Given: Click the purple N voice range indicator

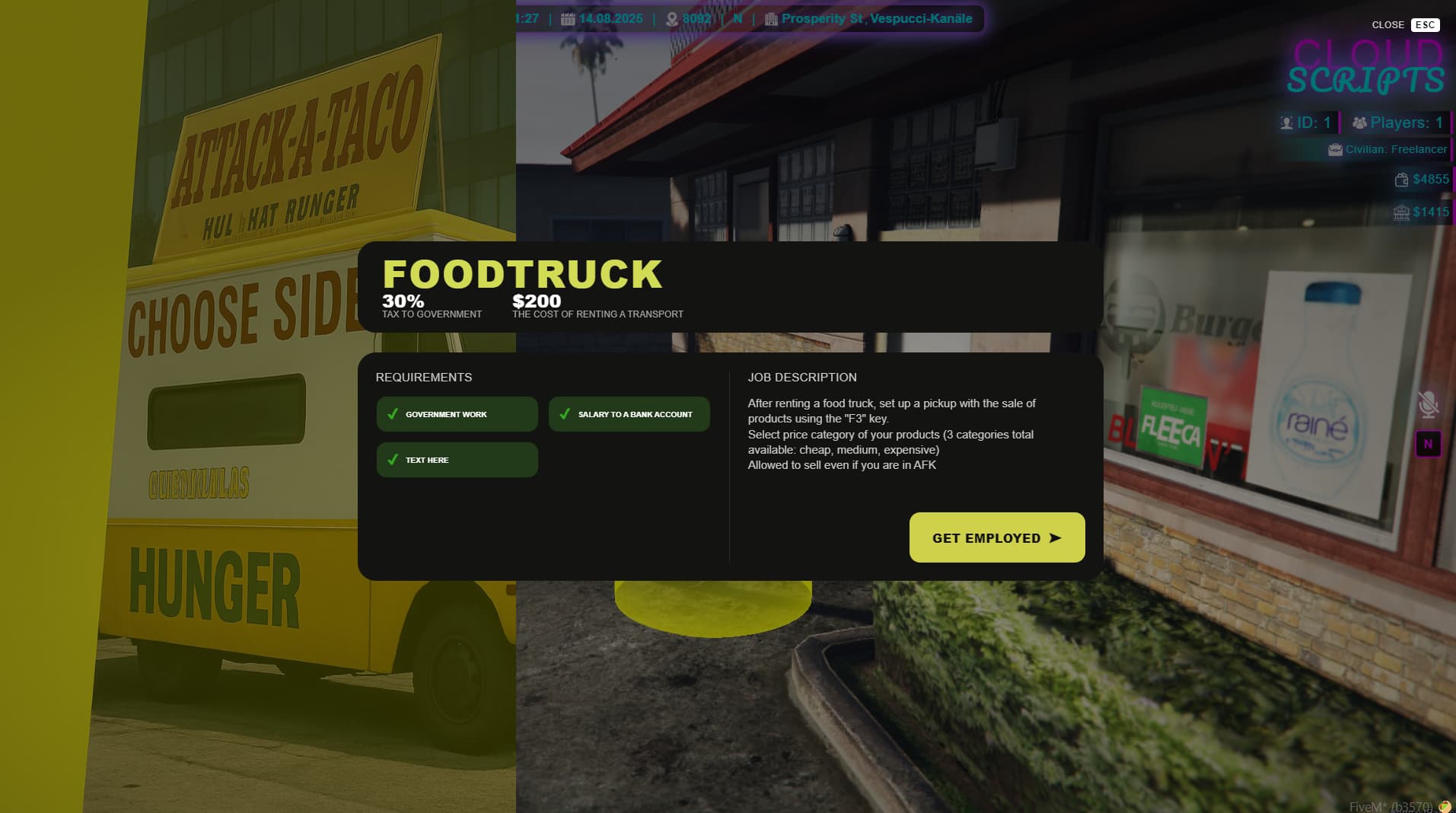Looking at the screenshot, I should point(1427,443).
